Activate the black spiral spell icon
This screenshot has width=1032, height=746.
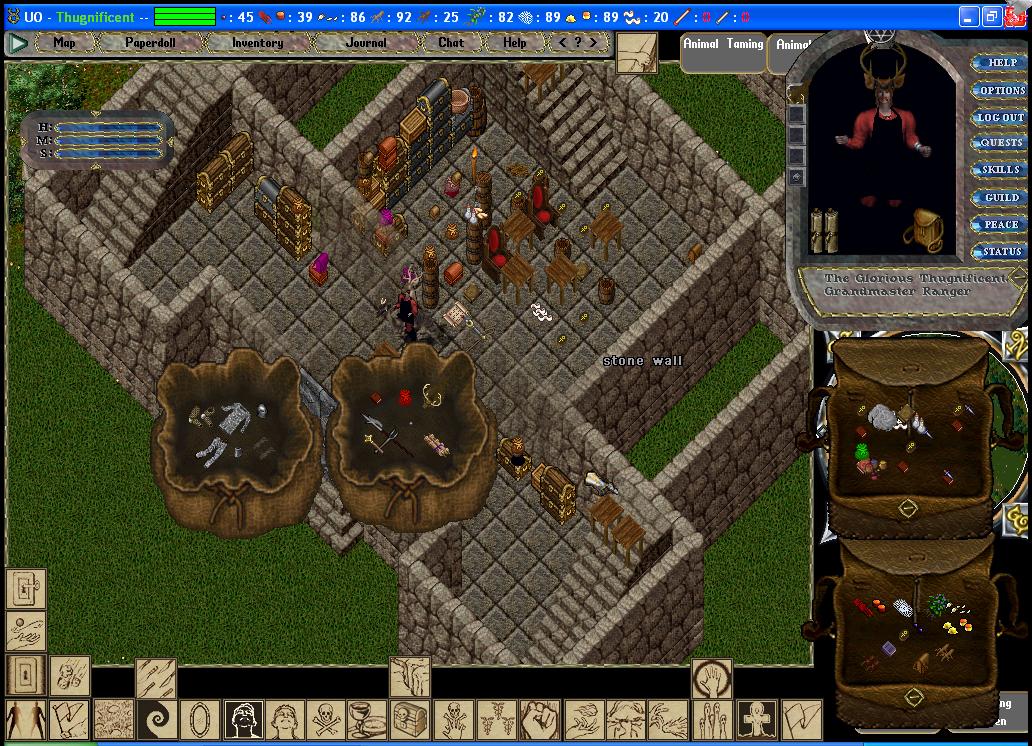[x=157, y=720]
